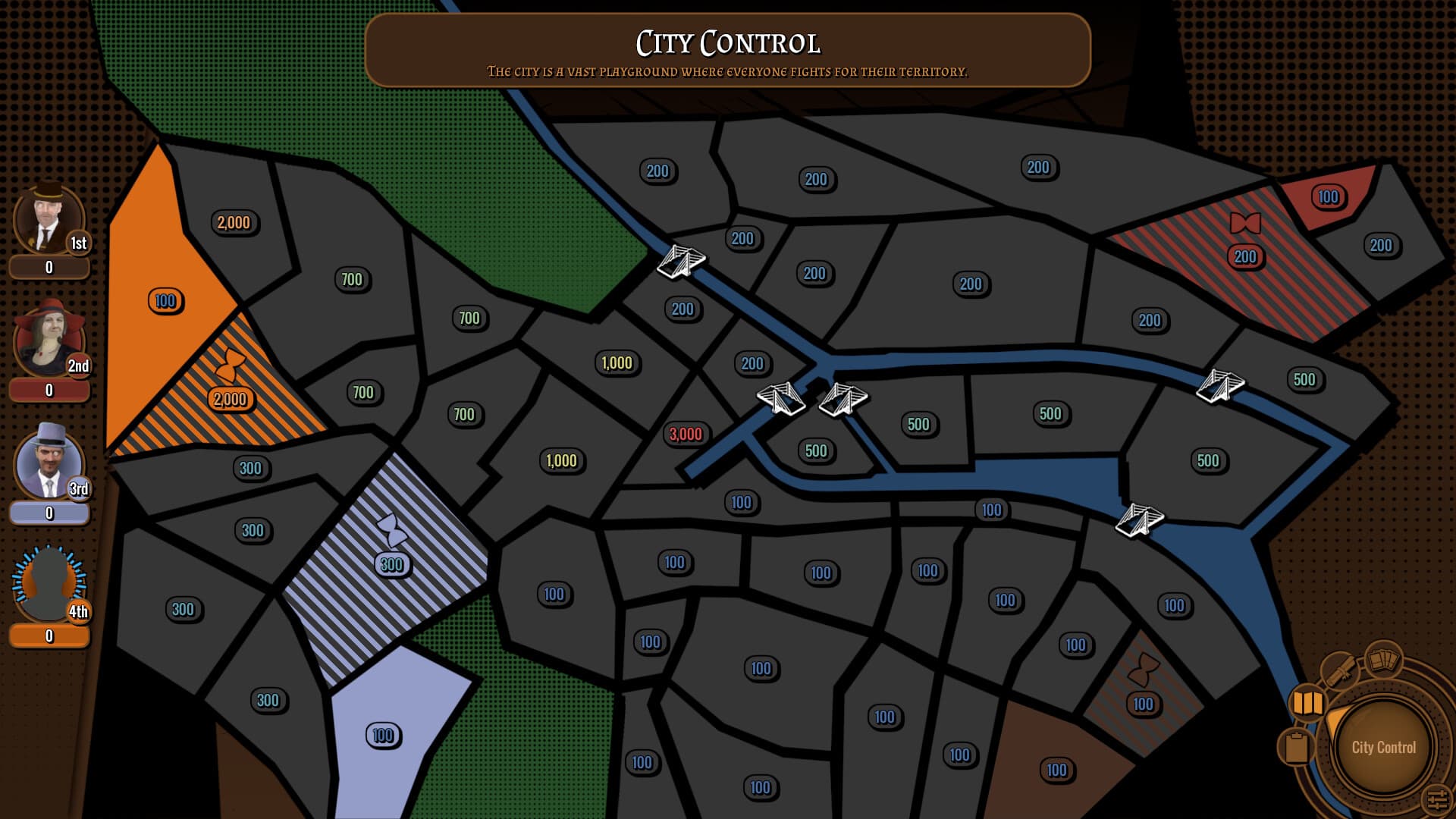Click the glowing 4th place empty player slot
Image resolution: width=1456 pixels, height=819 pixels.
pos(48,580)
